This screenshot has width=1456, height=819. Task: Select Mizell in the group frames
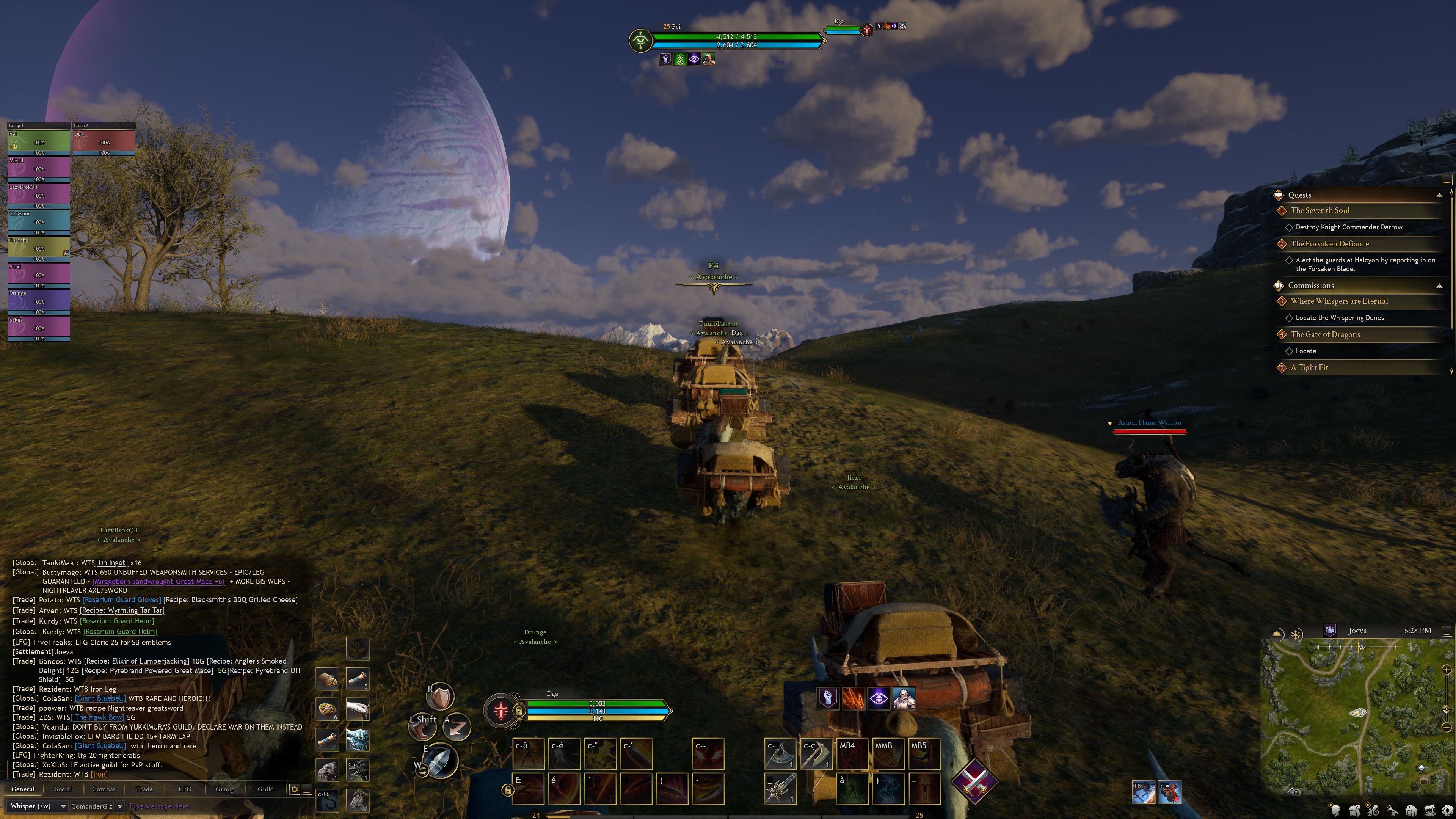pos(38,168)
